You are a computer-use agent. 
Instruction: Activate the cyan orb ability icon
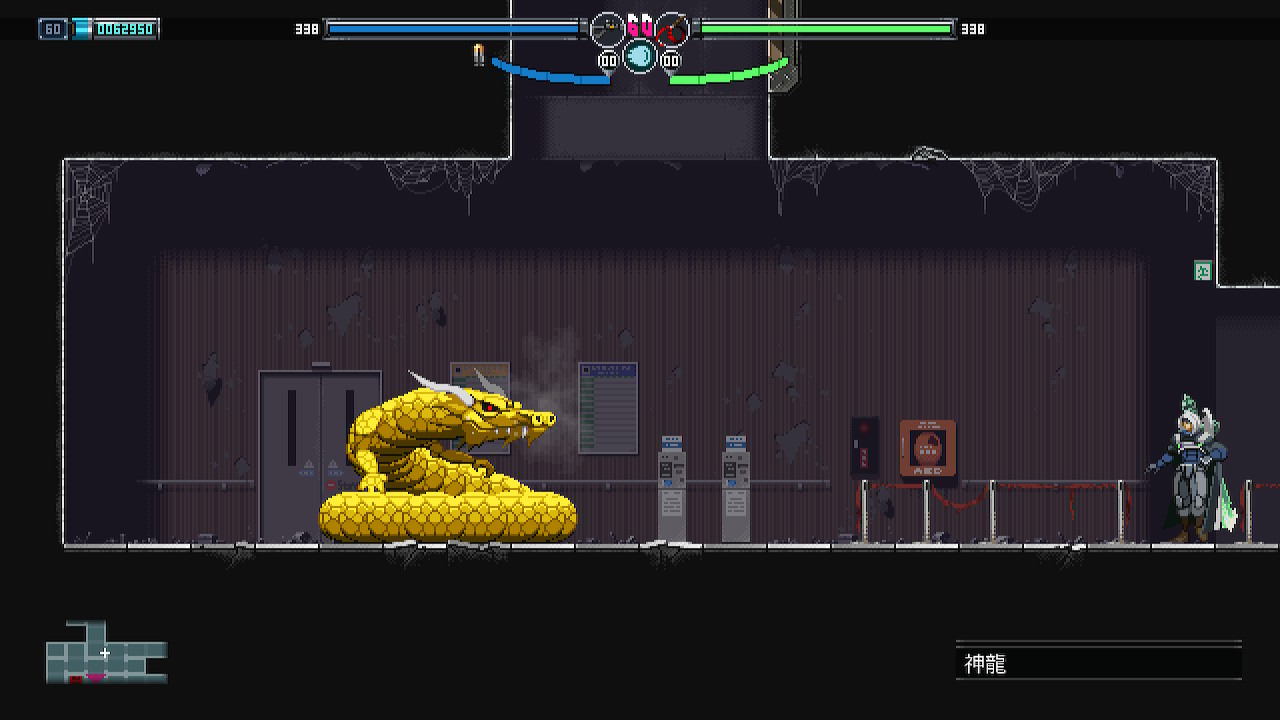640,56
